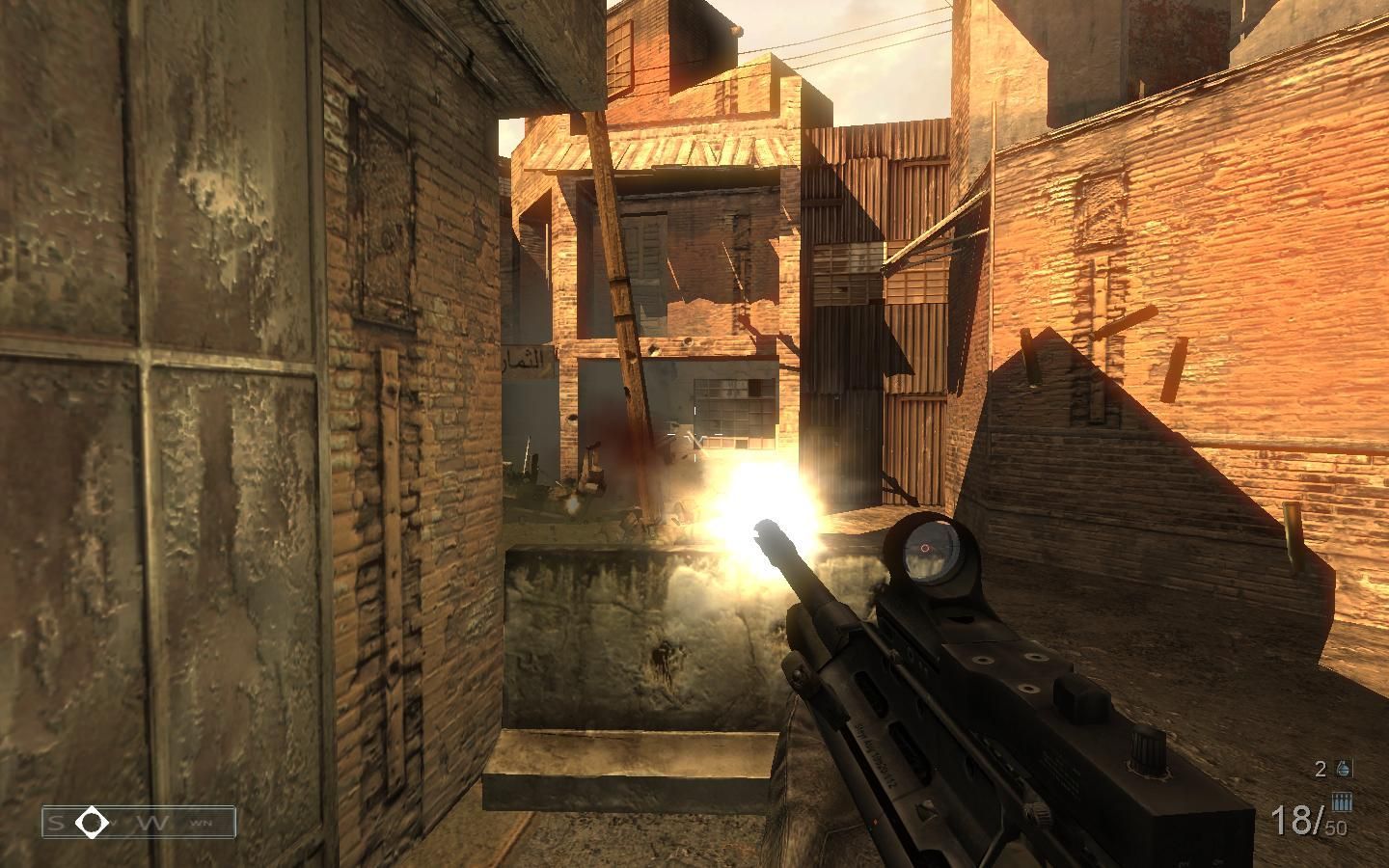Select the diamond objective marker on the compass
Screen dimensions: 1389x868
click(x=94, y=822)
